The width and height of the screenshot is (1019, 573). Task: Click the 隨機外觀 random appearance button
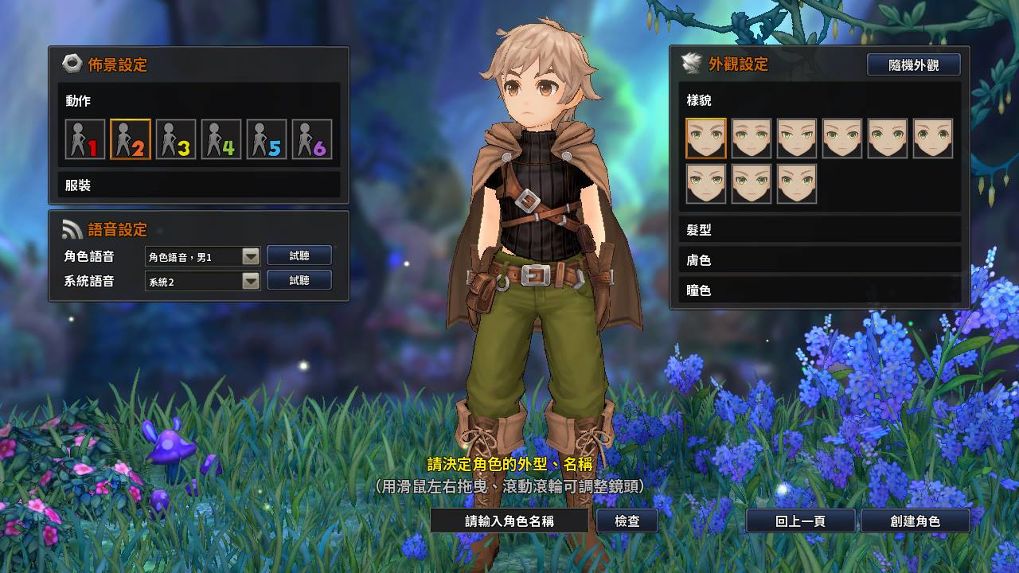pos(913,65)
